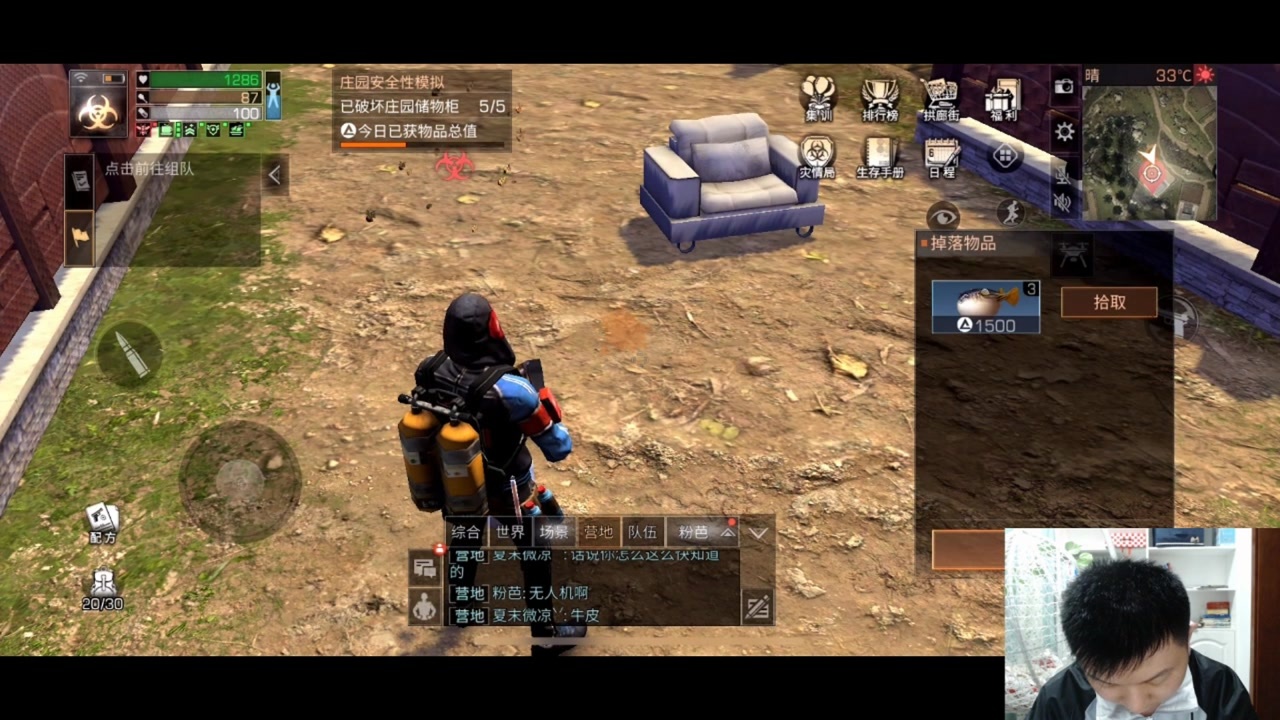Switch chat to the 世界 tab
1280x720 pixels.
coord(510,532)
